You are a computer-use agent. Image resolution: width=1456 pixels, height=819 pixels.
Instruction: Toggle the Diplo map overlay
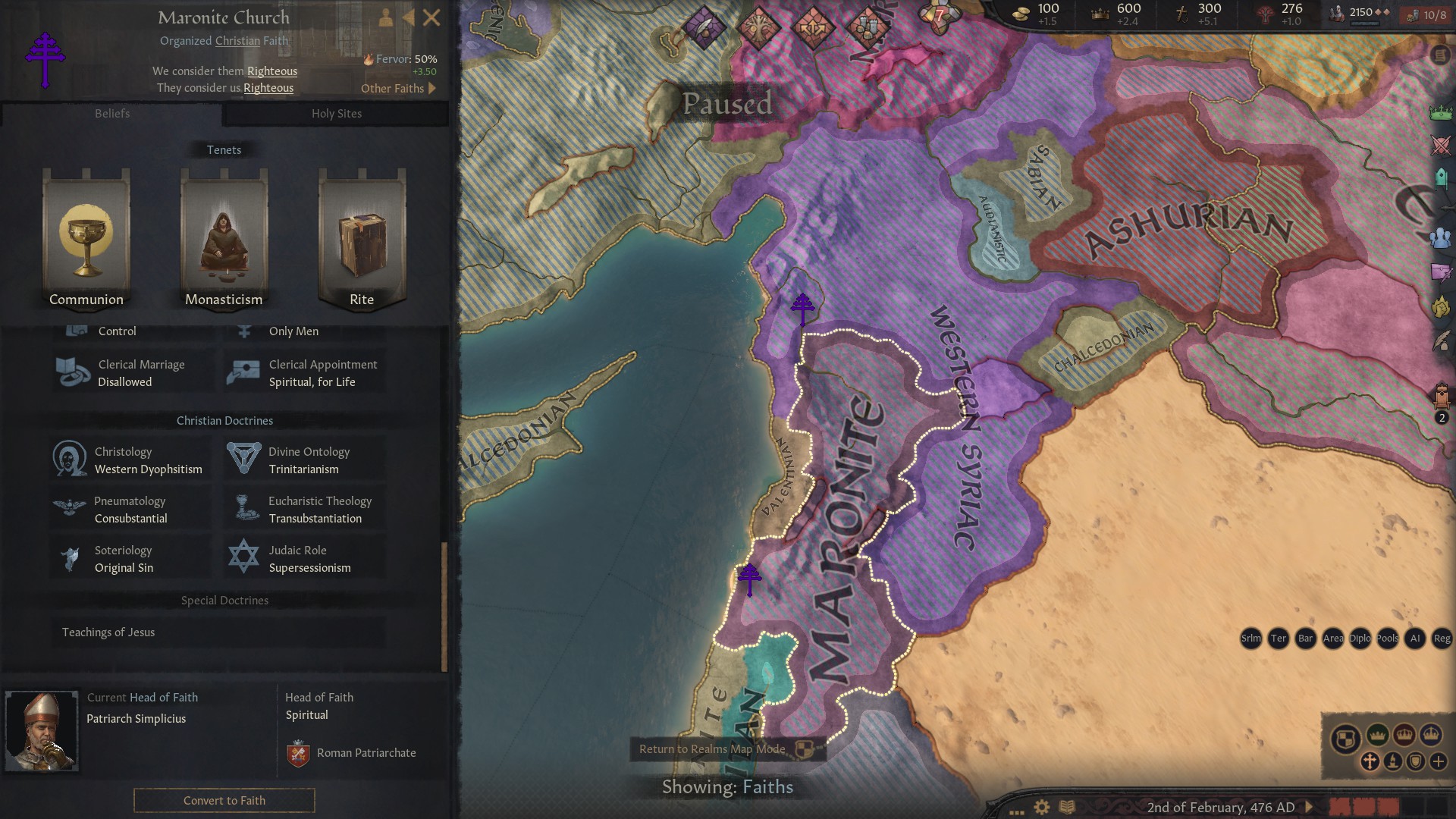1360,639
